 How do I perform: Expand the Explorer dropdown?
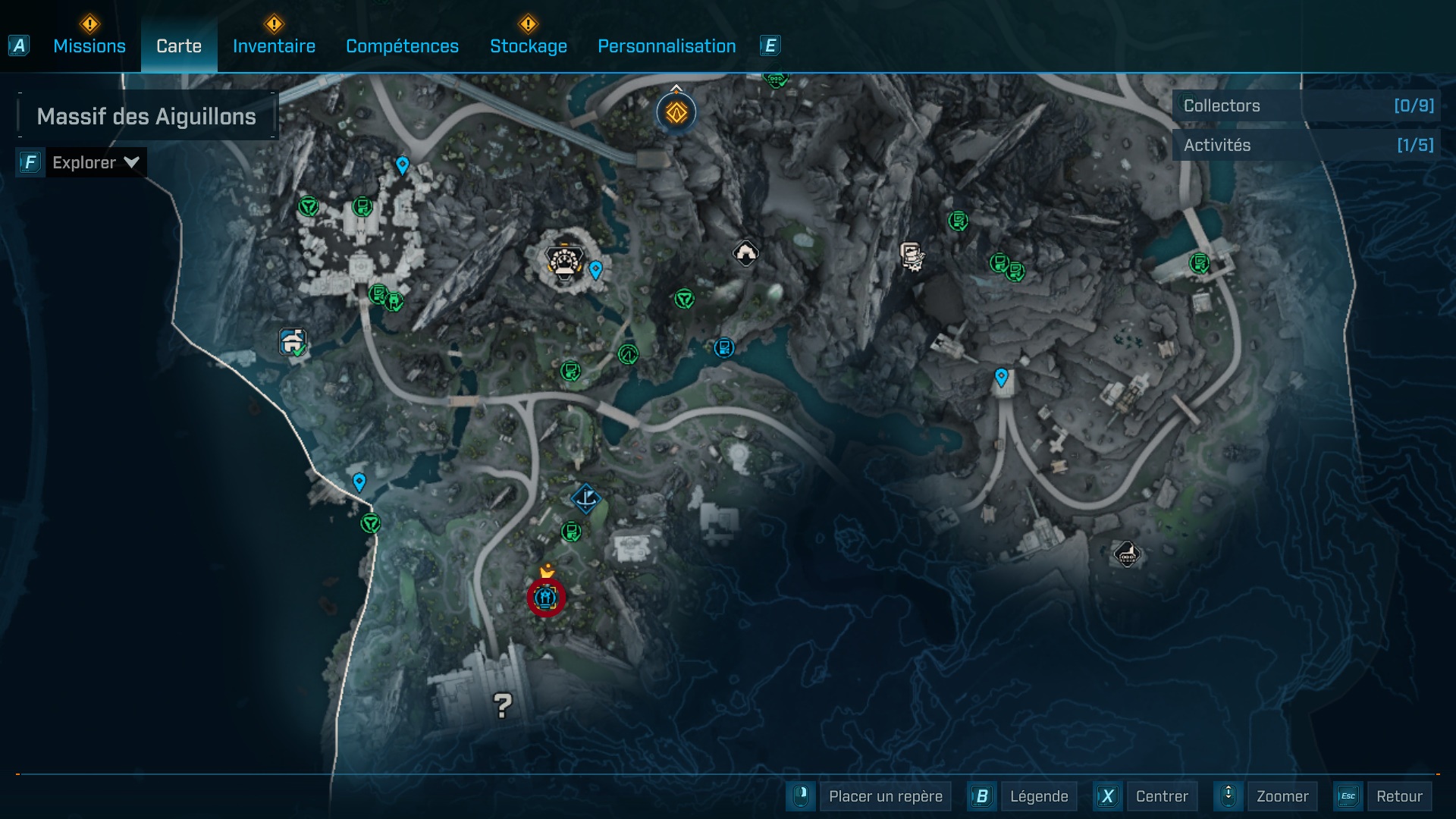96,162
